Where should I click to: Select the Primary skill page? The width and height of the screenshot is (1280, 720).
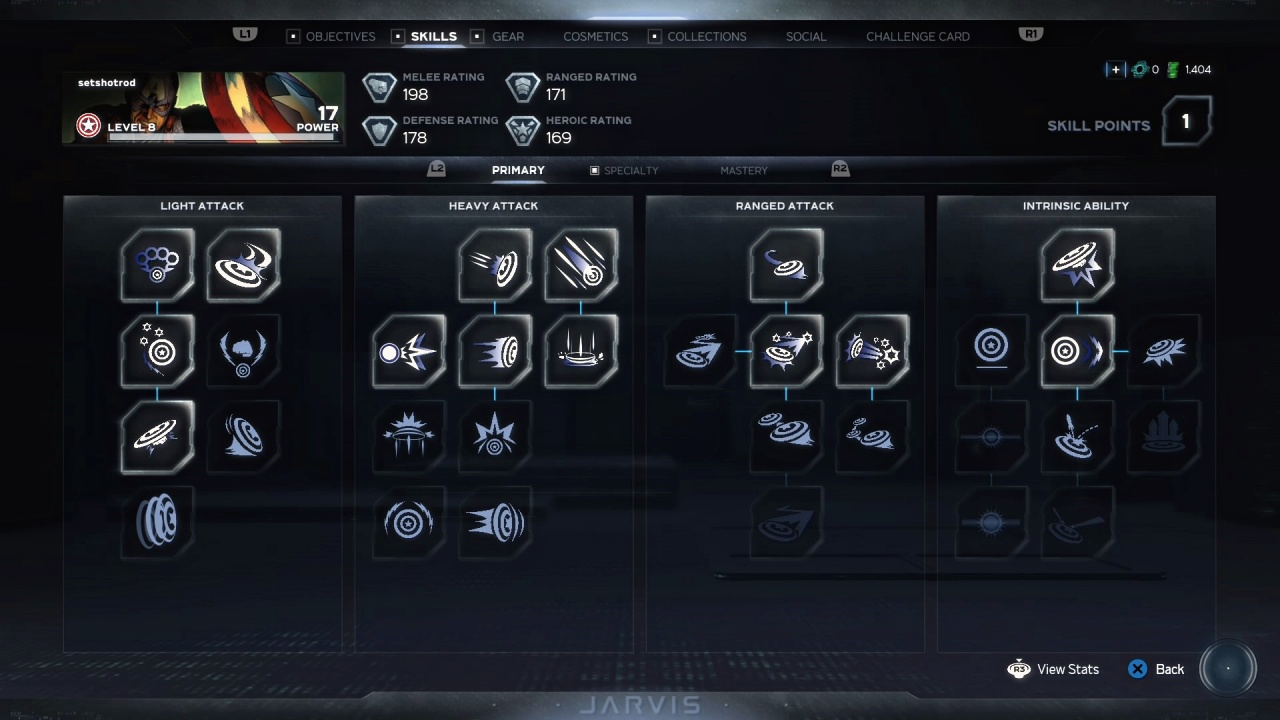click(518, 170)
